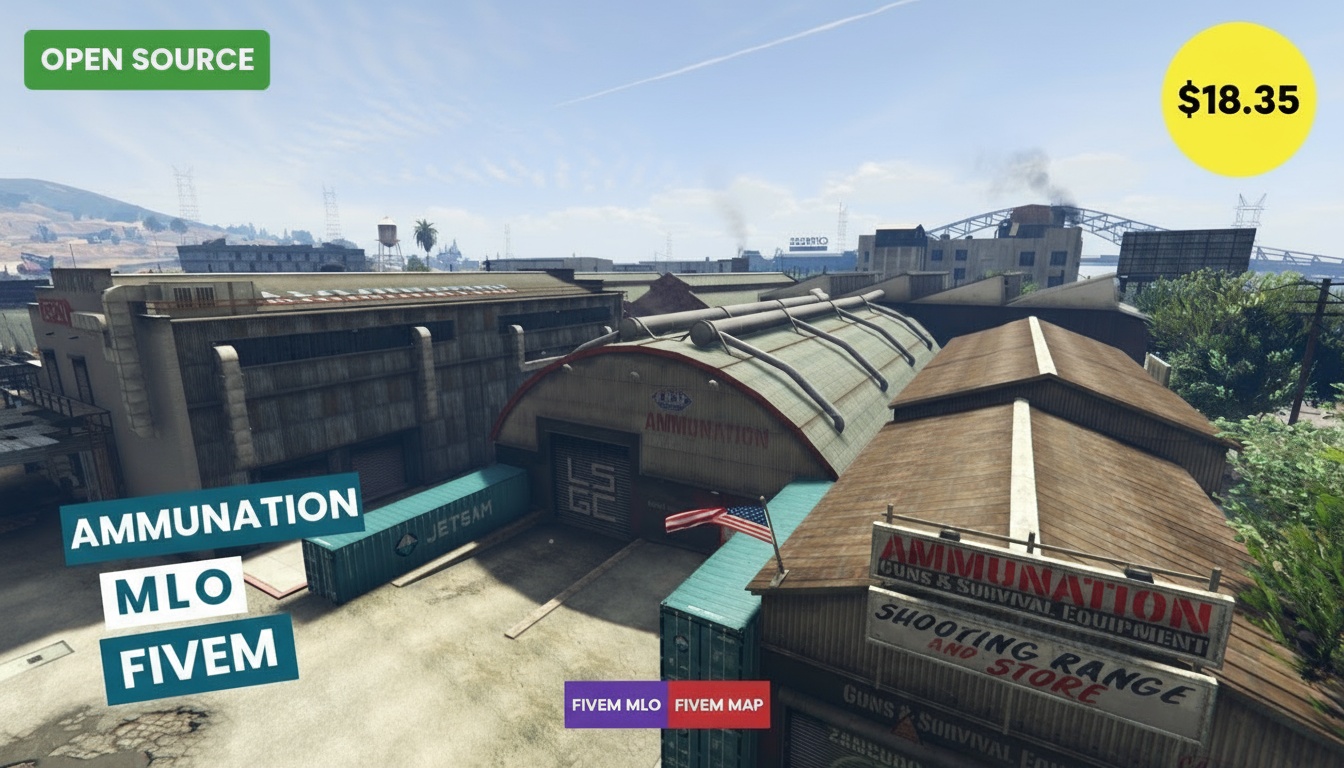Select the purple FIVEM MLO tag

tap(616, 705)
